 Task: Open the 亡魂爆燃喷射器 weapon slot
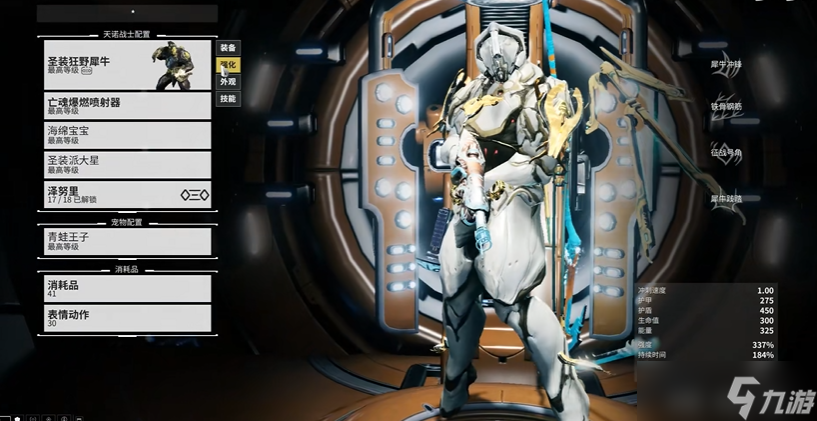(x=127, y=106)
